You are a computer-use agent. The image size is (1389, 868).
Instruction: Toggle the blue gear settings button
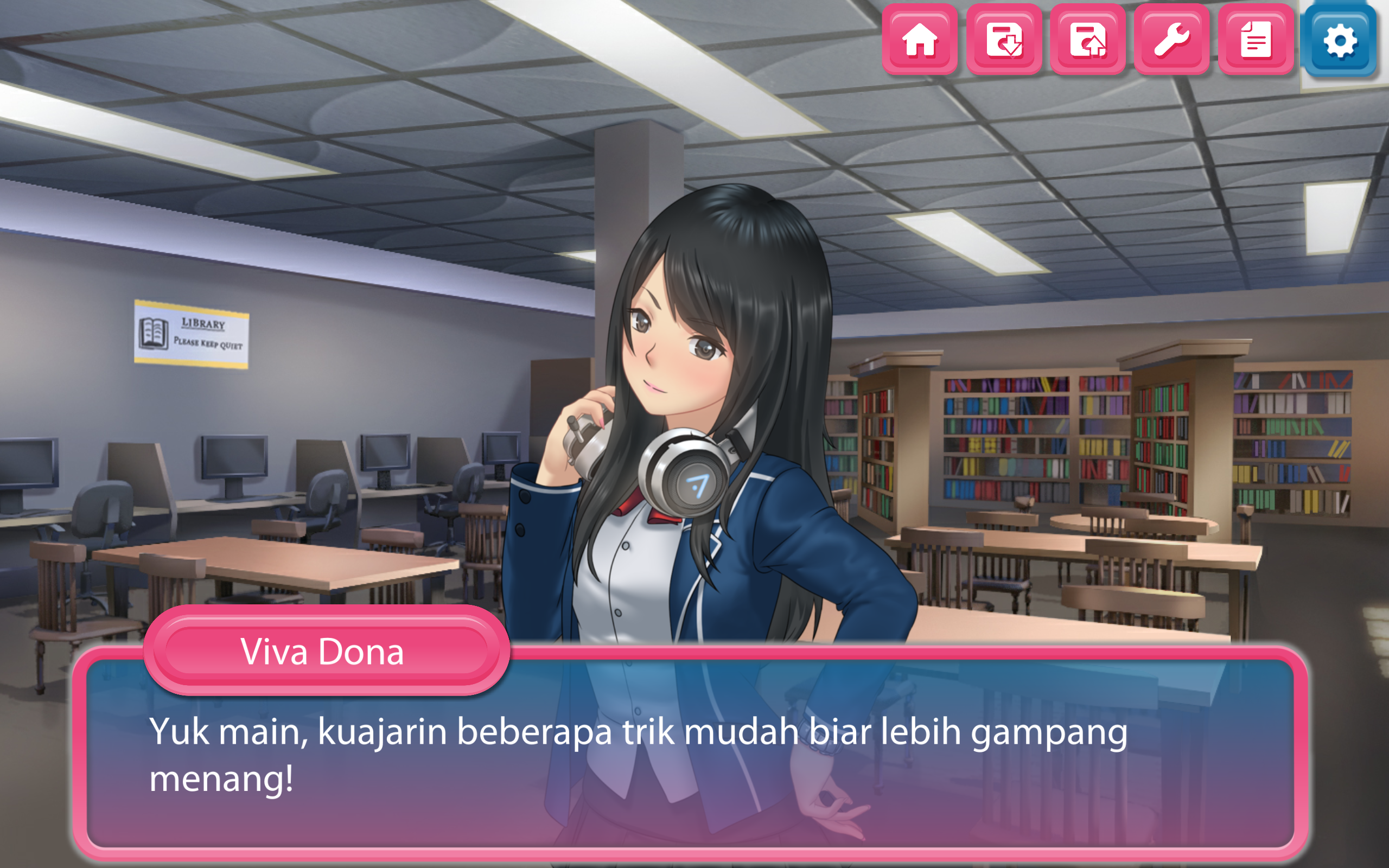(1340, 40)
